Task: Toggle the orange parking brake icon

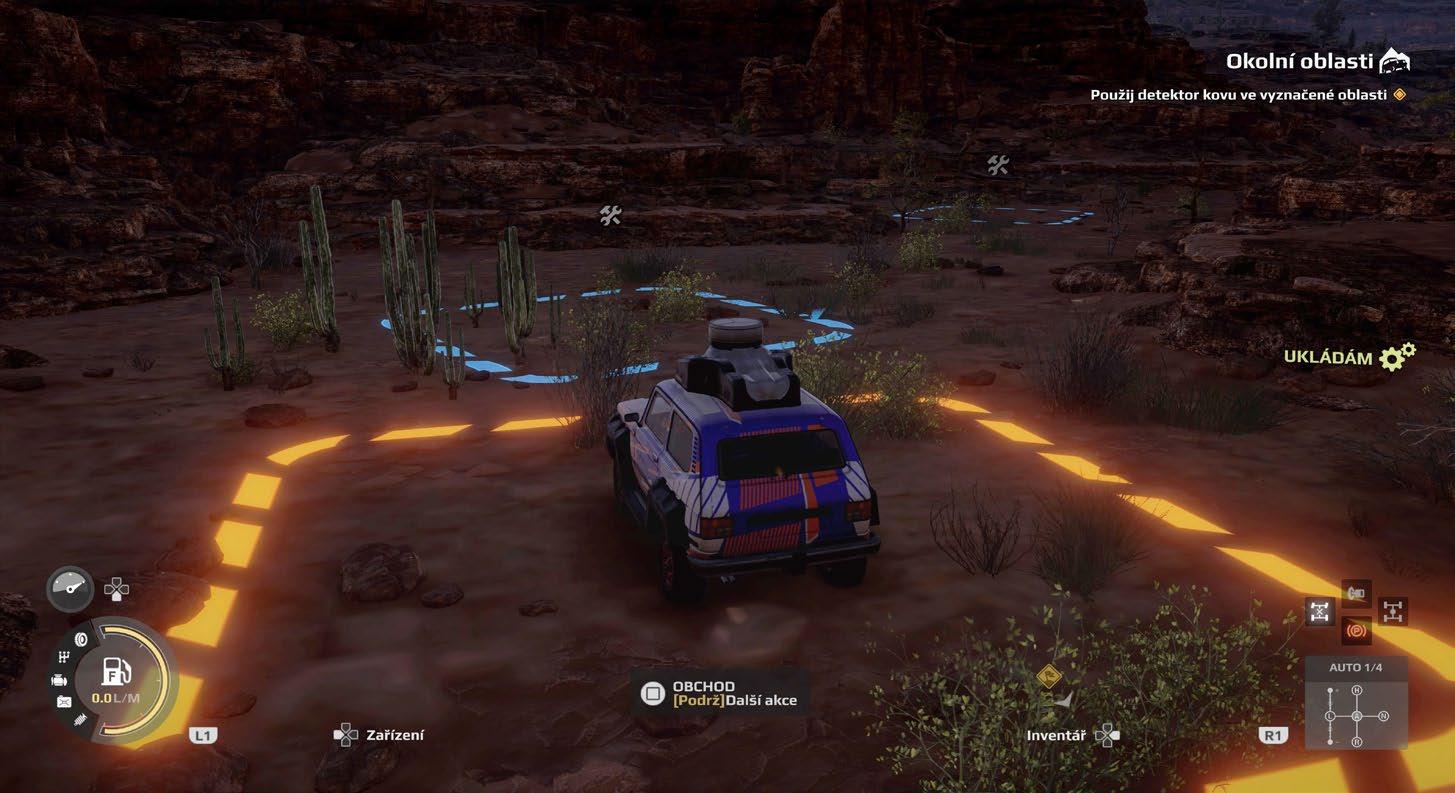Action: (1357, 632)
